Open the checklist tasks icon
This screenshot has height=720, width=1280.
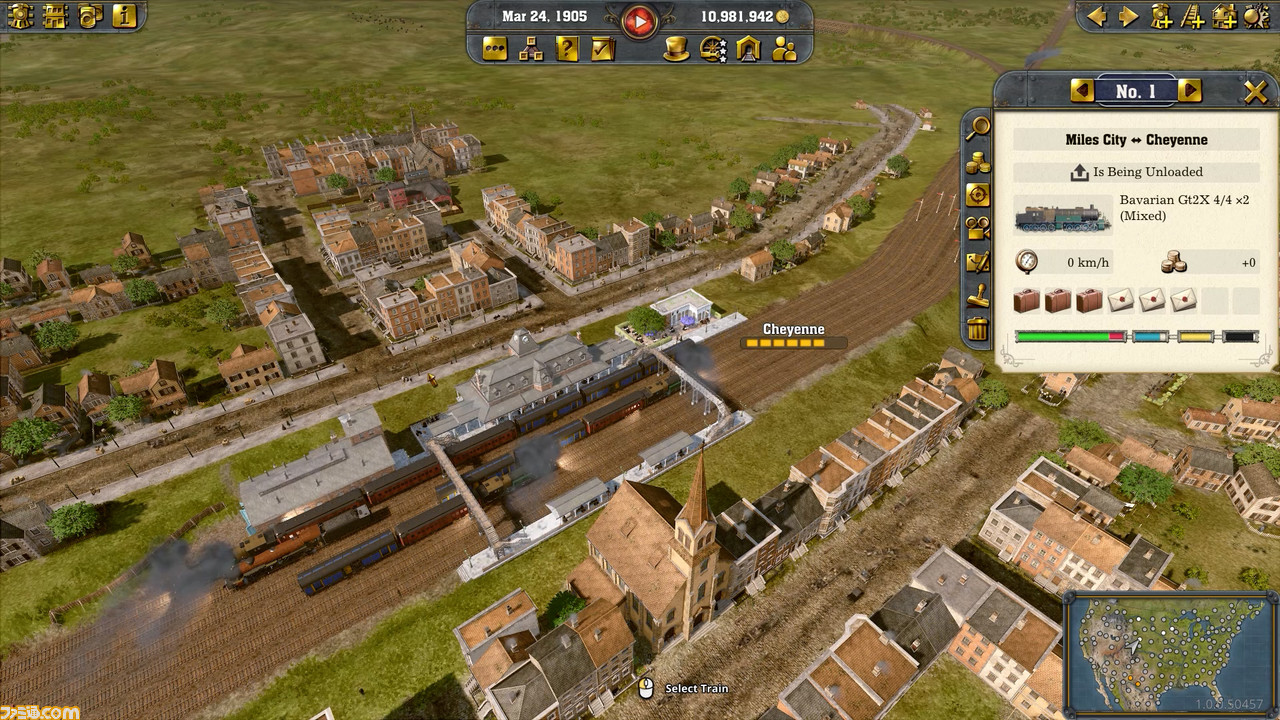tap(602, 48)
